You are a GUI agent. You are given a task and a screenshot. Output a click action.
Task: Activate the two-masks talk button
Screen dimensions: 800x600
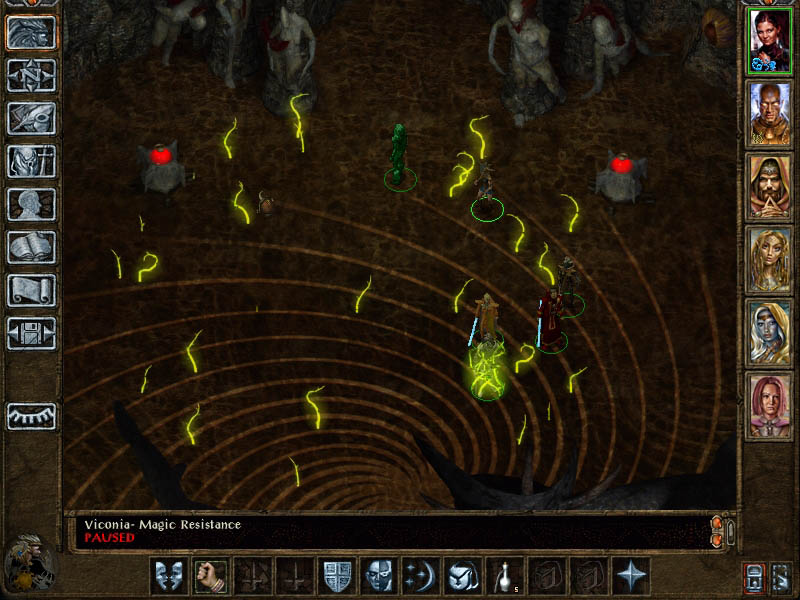coord(169,576)
